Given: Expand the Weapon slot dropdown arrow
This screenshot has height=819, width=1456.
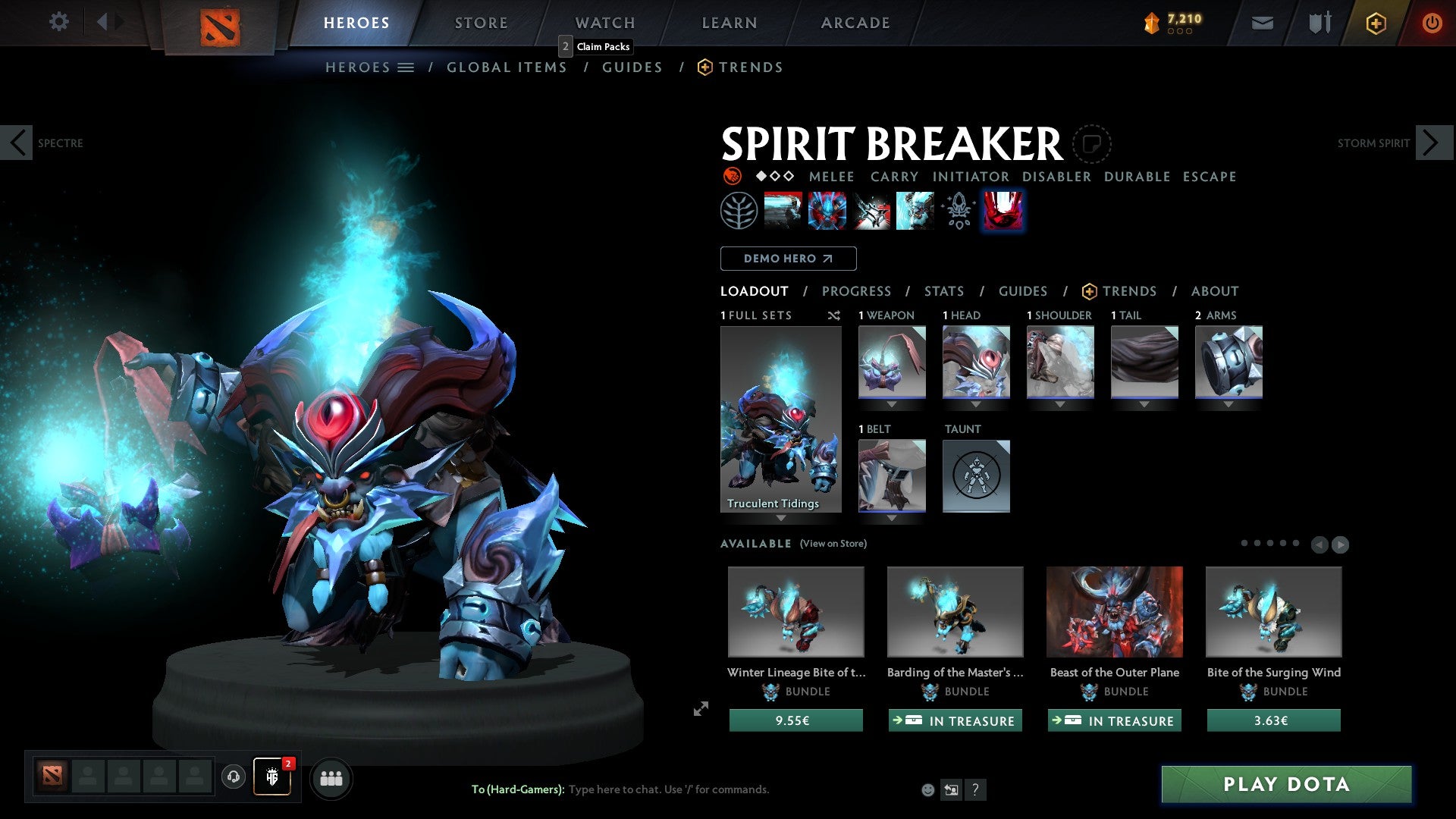Looking at the screenshot, I should tap(892, 404).
